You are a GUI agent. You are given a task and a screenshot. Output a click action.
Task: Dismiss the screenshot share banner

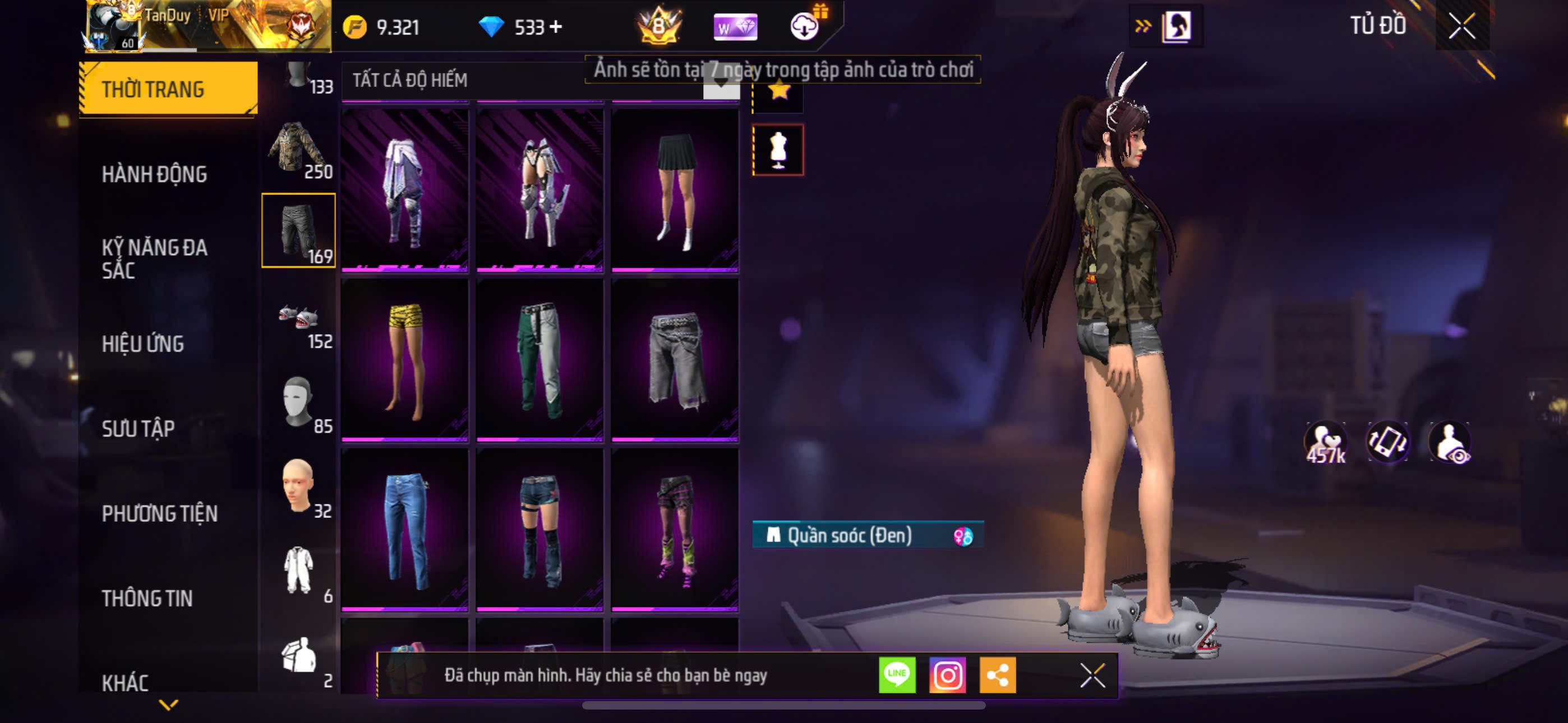pyautogui.click(x=1092, y=675)
